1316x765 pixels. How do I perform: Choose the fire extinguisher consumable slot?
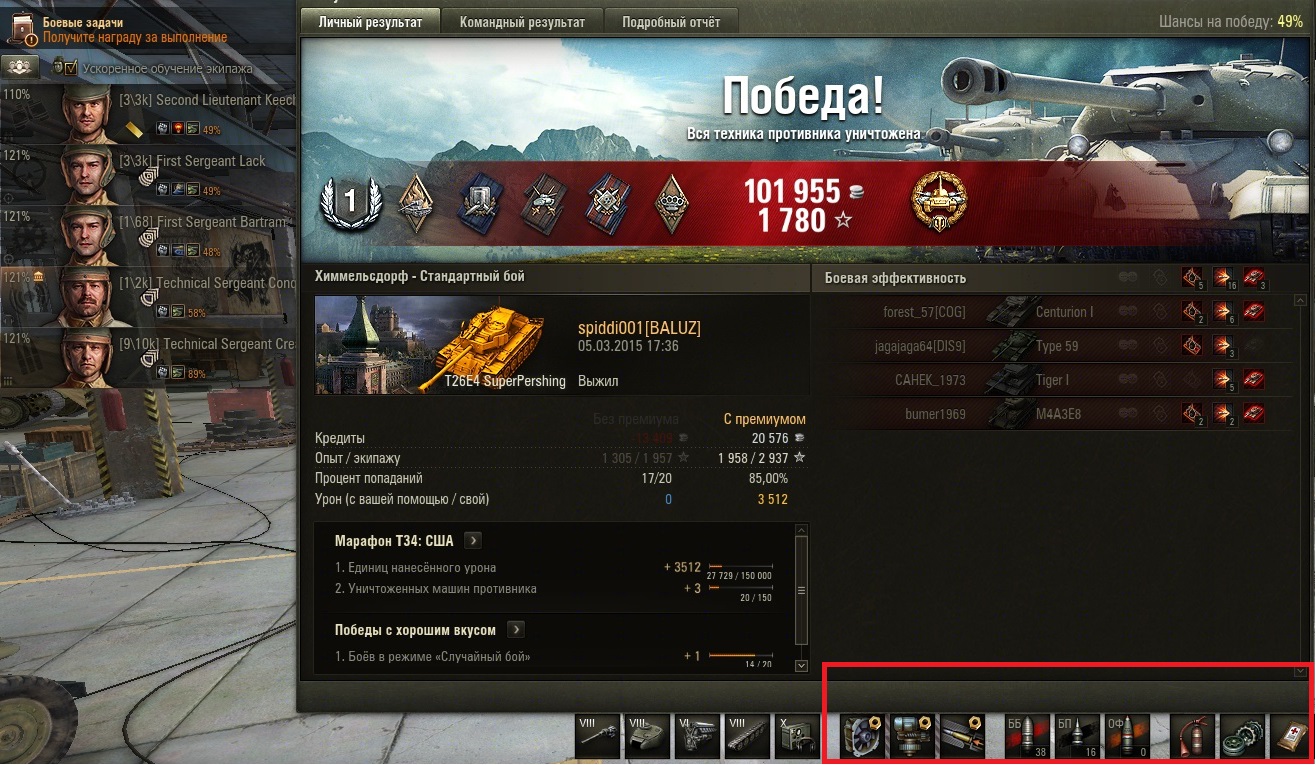tap(1193, 737)
